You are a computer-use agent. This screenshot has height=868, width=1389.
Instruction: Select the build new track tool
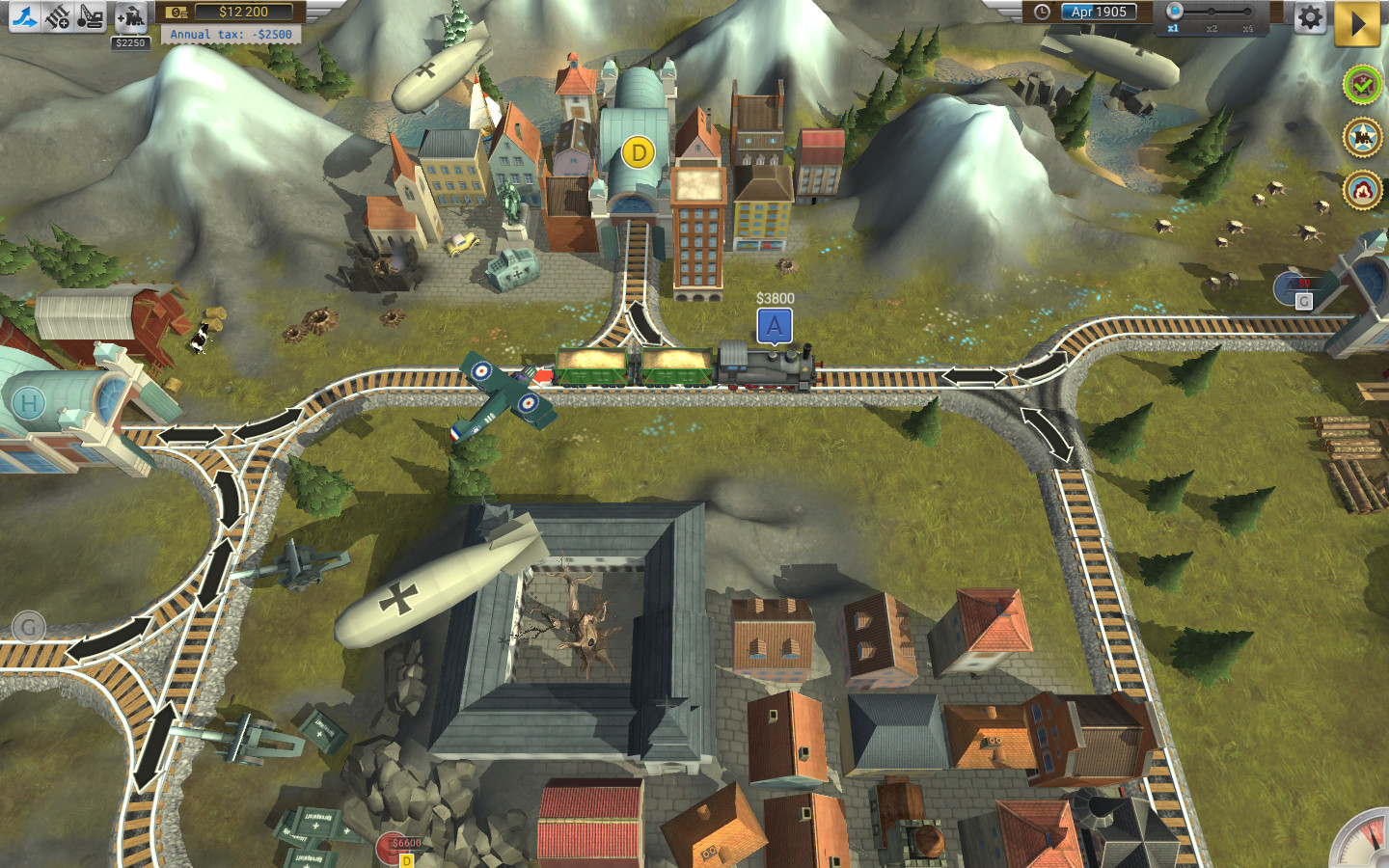[58, 16]
